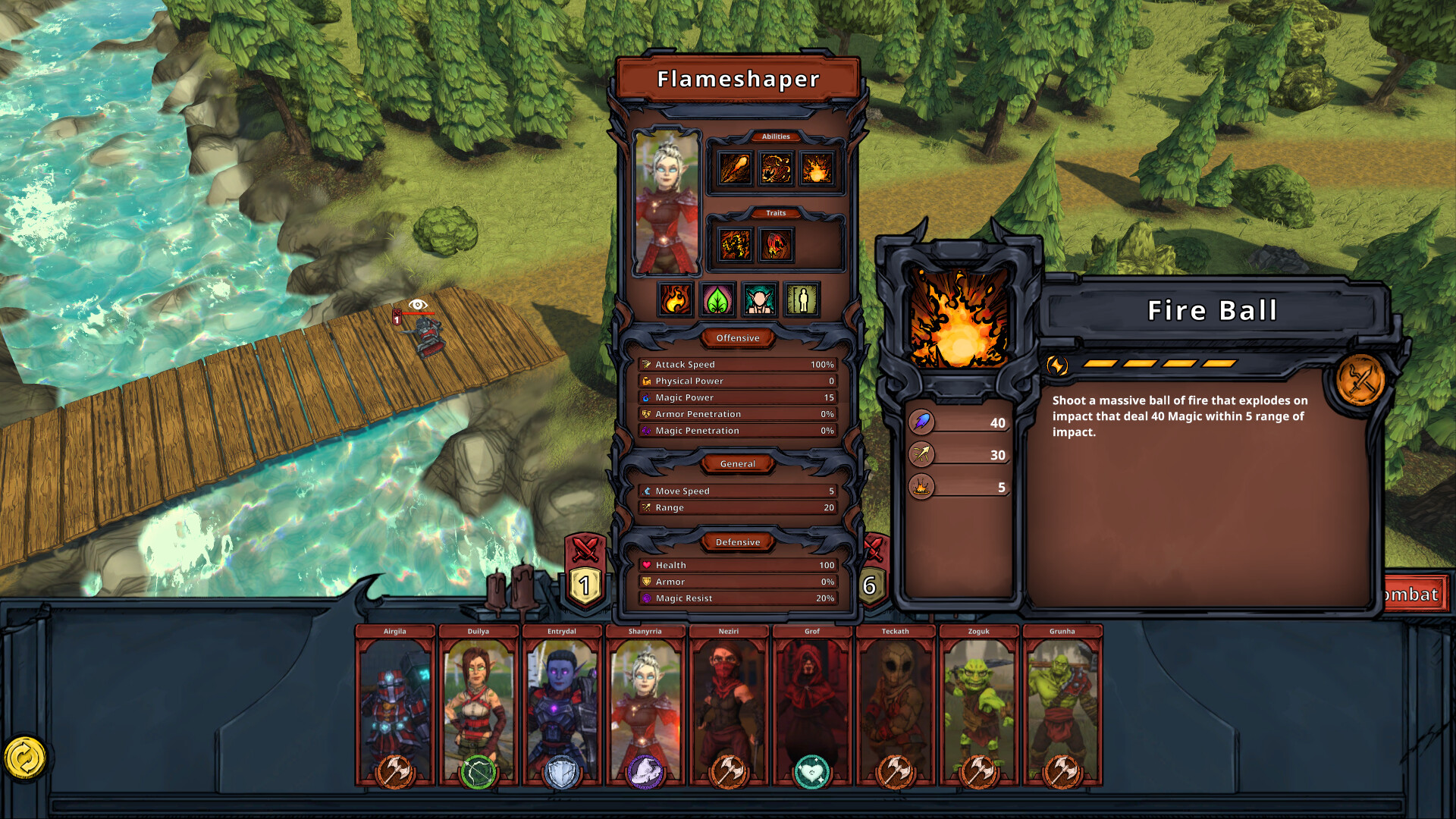Click the range arrow icon showing 30
This screenshot has width=1456, height=819.
(920, 455)
